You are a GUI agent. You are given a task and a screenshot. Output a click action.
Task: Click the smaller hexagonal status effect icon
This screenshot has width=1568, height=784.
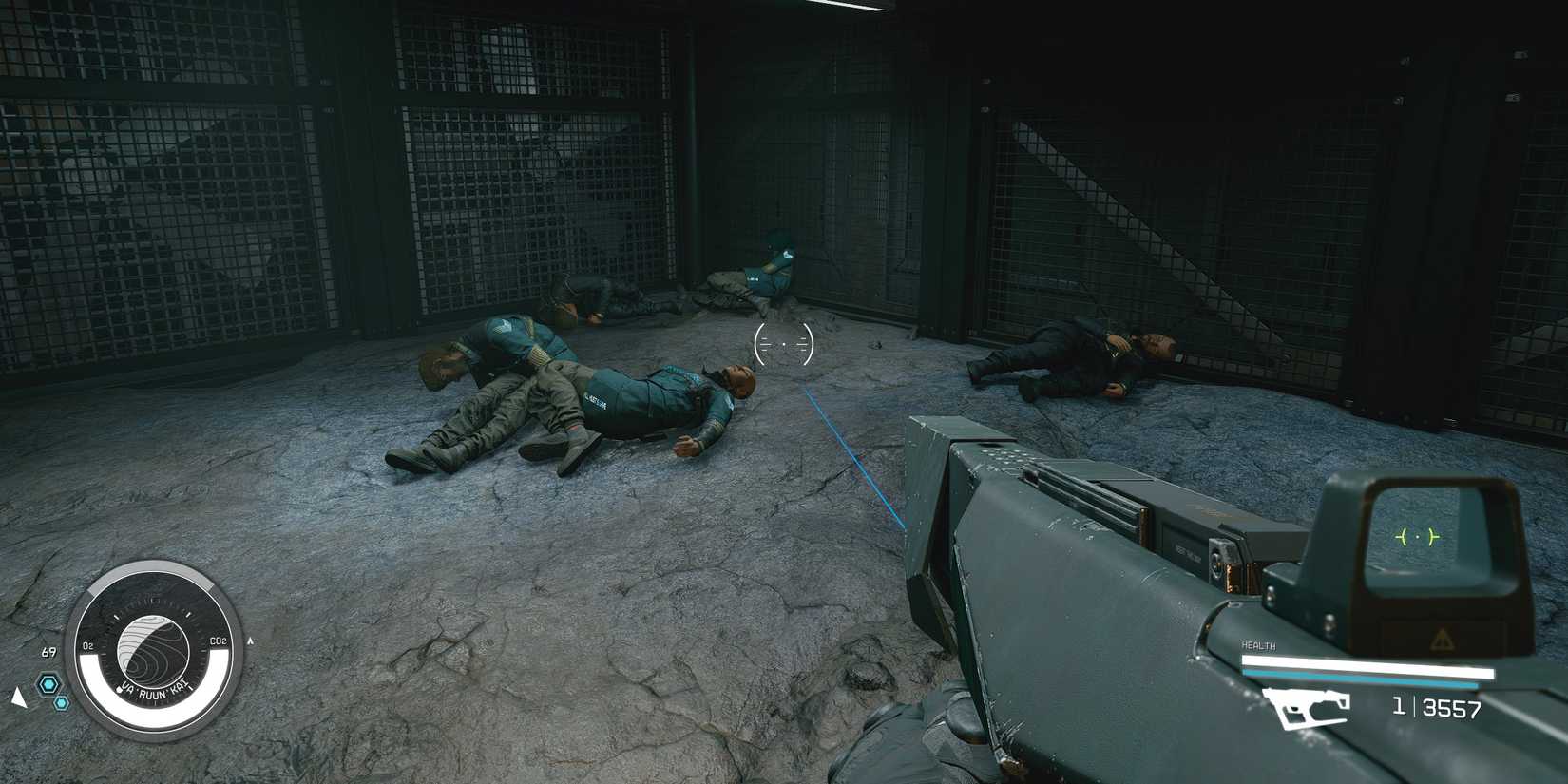coord(61,702)
